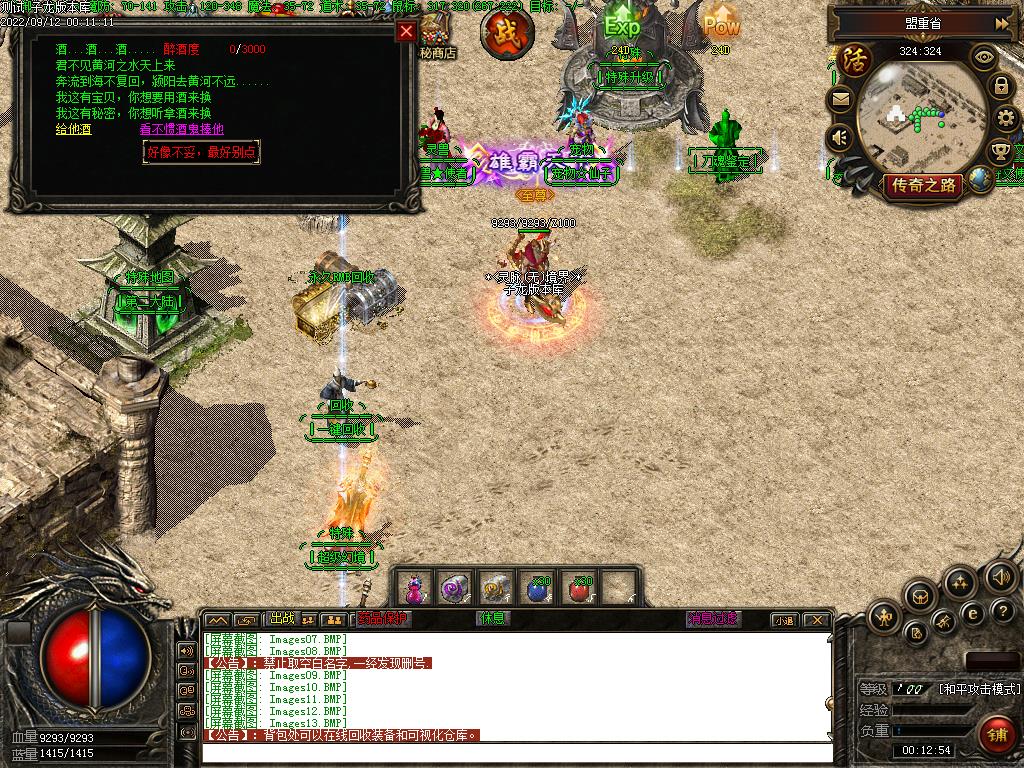Open the gear settings icon
Viewport: 1024px width, 768px height.
(x=1008, y=118)
